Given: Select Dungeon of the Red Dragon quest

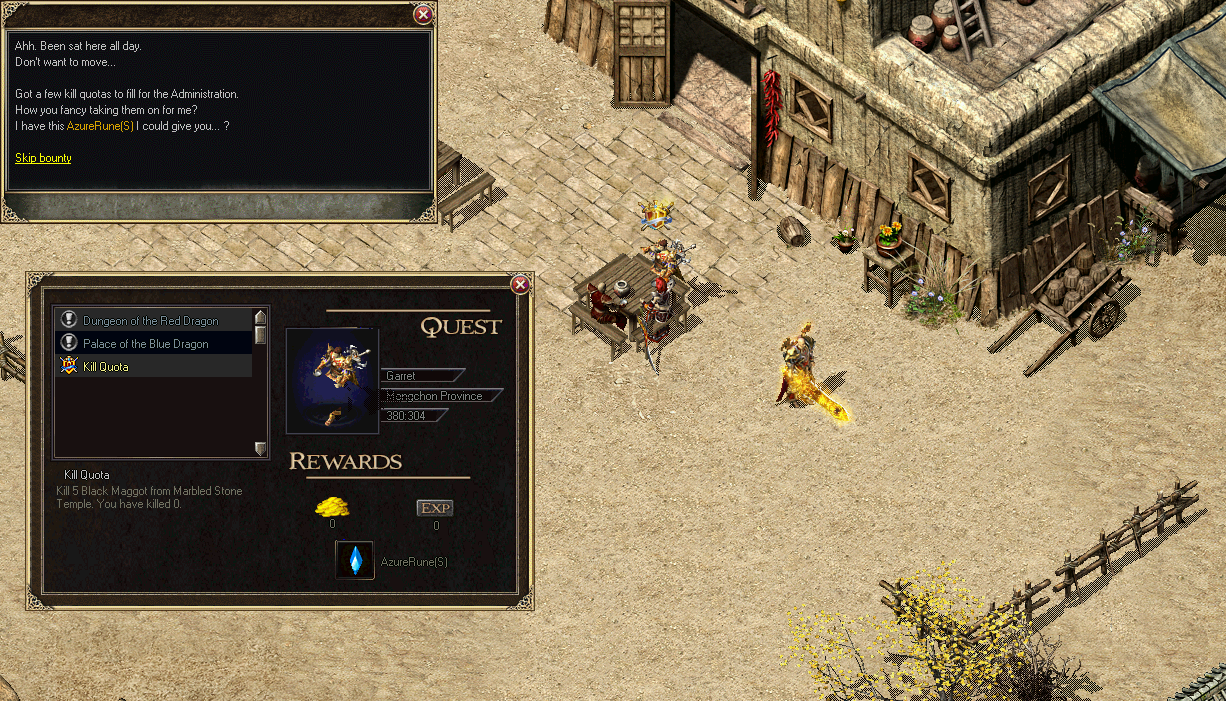Looking at the screenshot, I should [x=151, y=321].
